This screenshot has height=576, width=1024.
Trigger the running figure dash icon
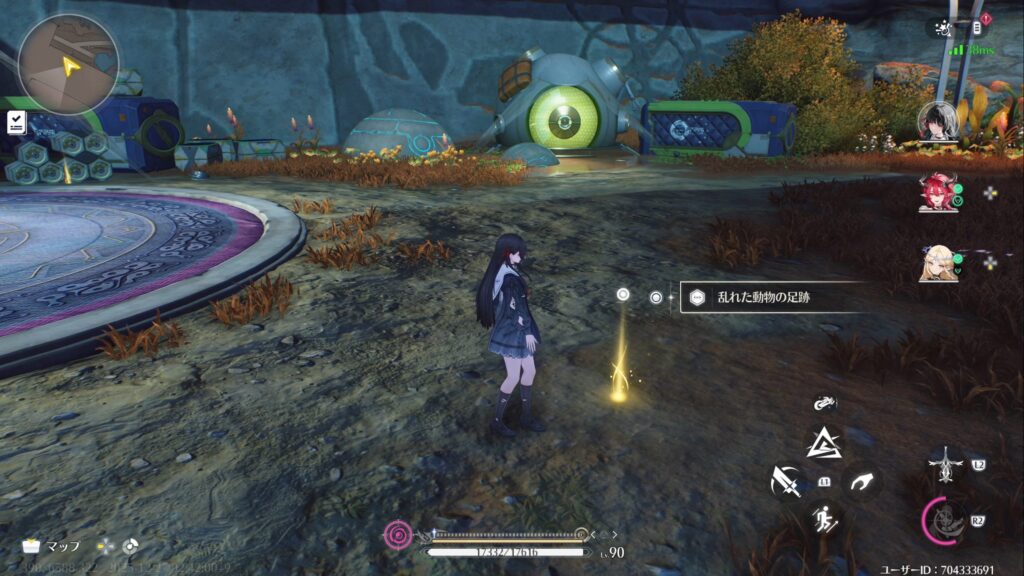[x=824, y=518]
